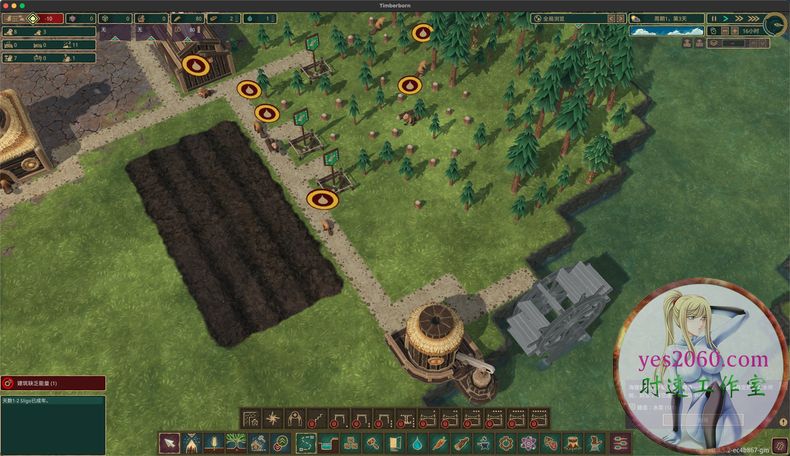Open the tree planting tool
This screenshot has height=456, width=790.
[236, 442]
